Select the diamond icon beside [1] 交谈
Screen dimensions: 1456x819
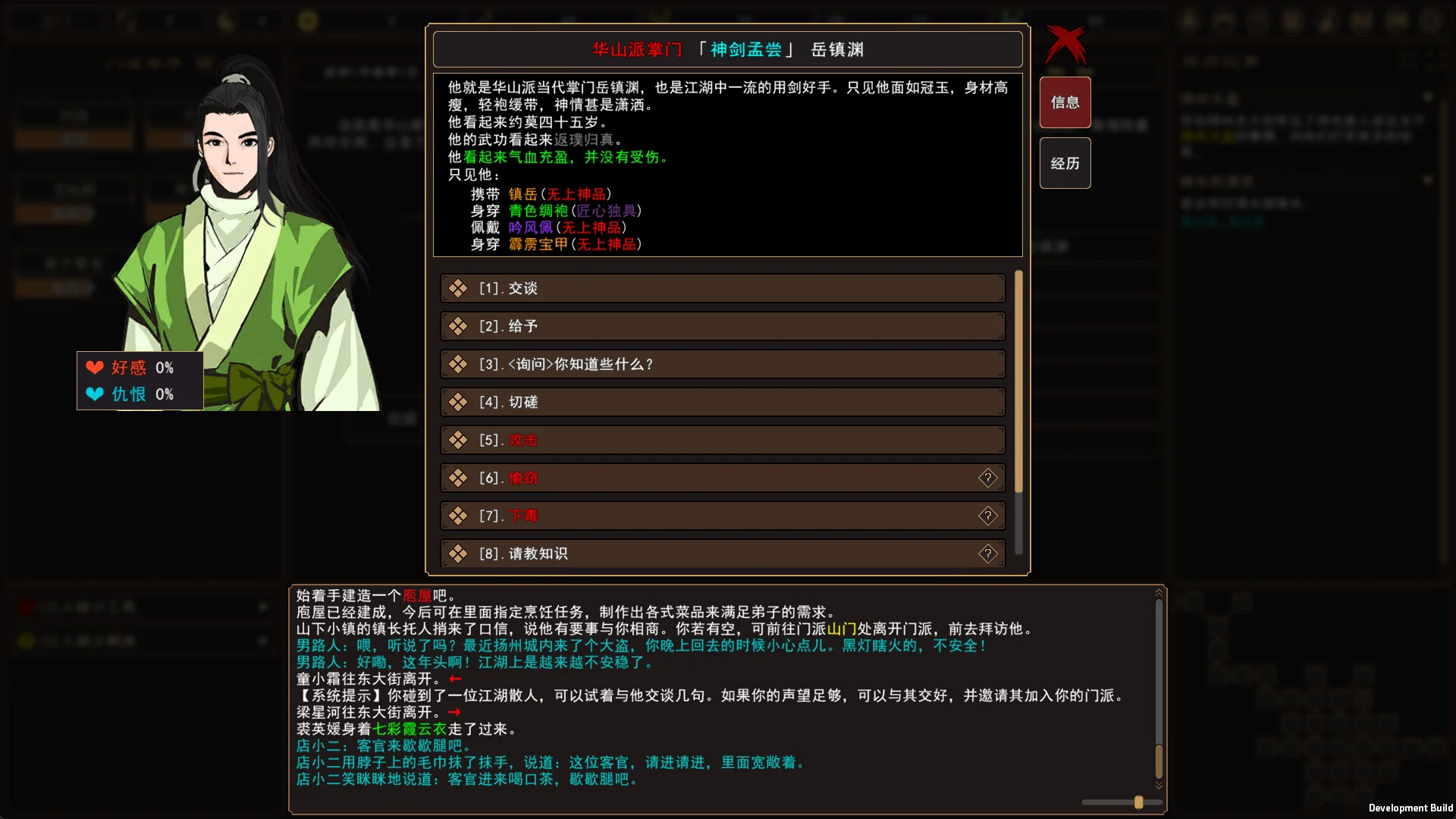point(457,288)
